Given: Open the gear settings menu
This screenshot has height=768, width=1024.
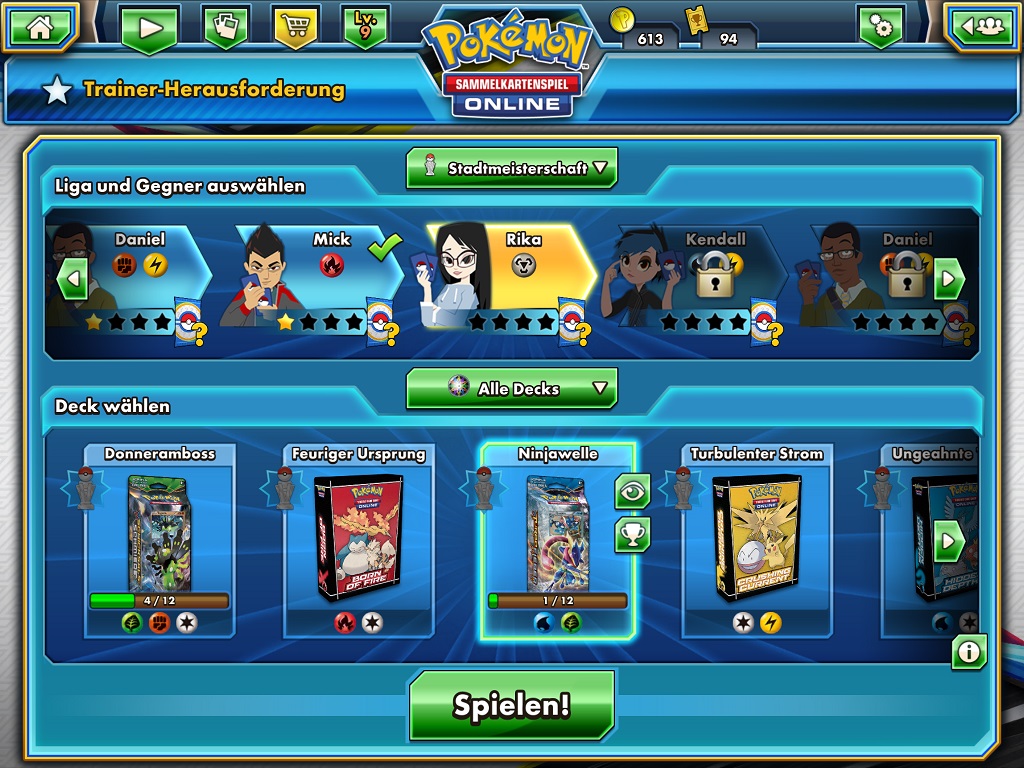Looking at the screenshot, I should 880,27.
